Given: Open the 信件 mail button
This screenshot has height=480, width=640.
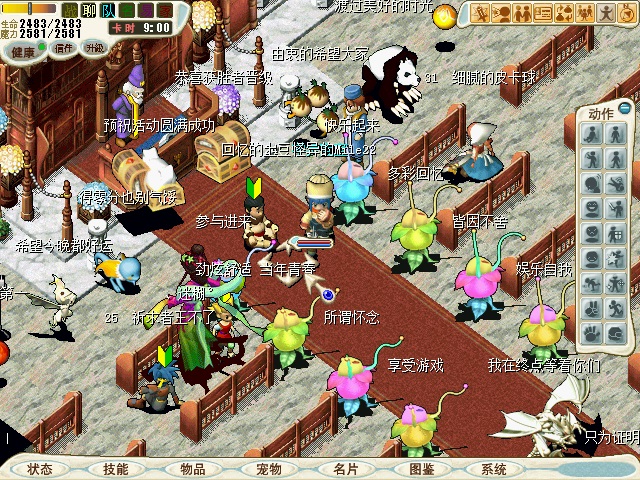Looking at the screenshot, I should 64,47.
